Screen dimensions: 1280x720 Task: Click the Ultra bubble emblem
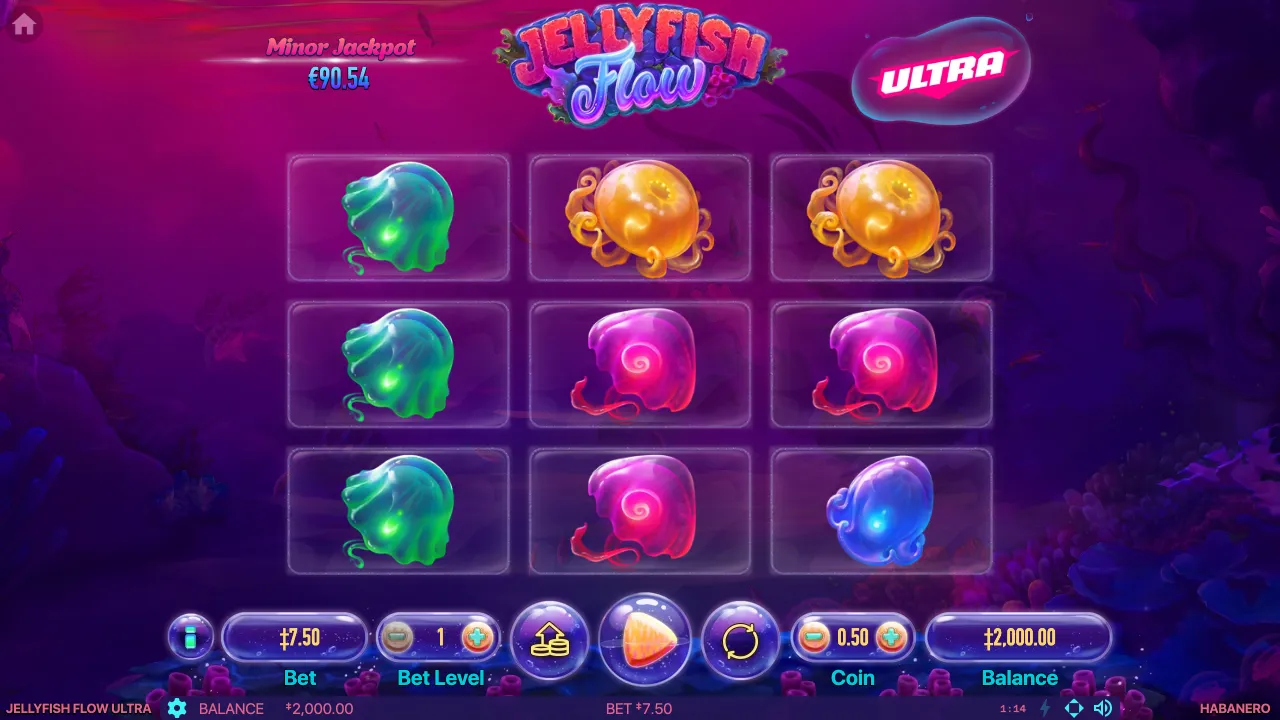pyautogui.click(x=940, y=69)
